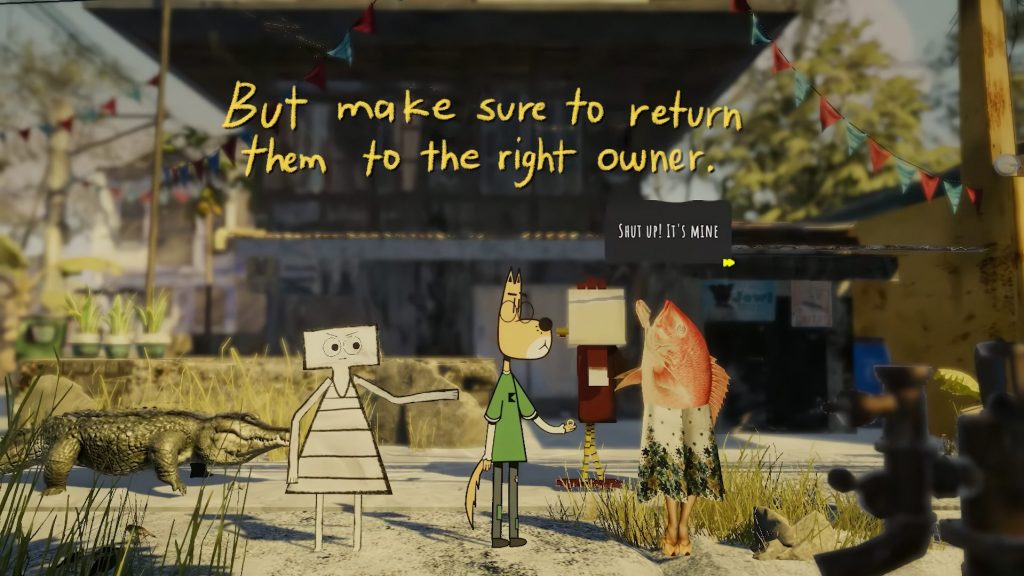Viewport: 1024px width, 576px height.
Task: Click the "Shut up! It's mine" speech bubble
Action: click(667, 232)
